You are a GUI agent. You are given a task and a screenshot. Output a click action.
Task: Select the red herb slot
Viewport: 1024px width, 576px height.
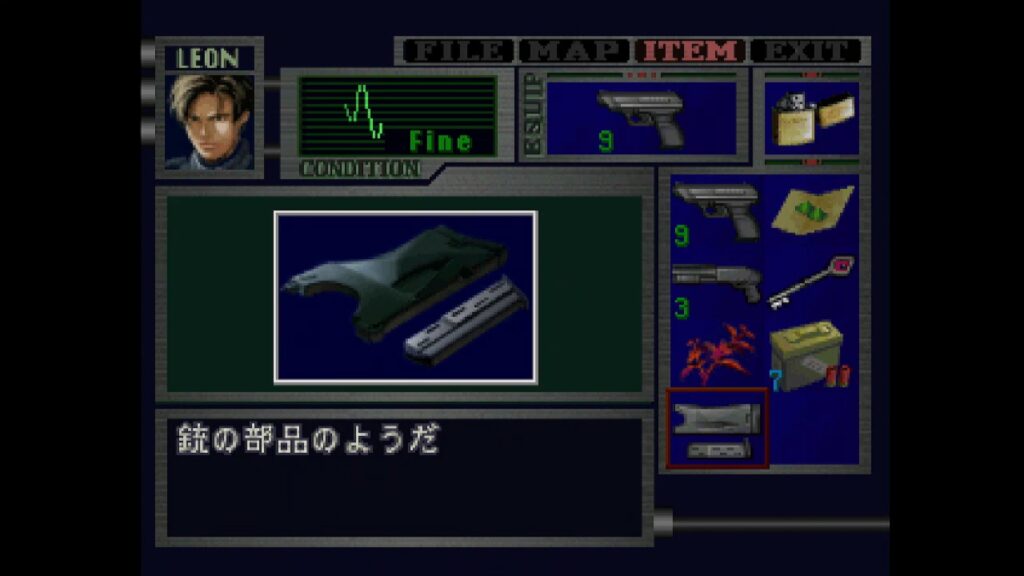coord(716,355)
